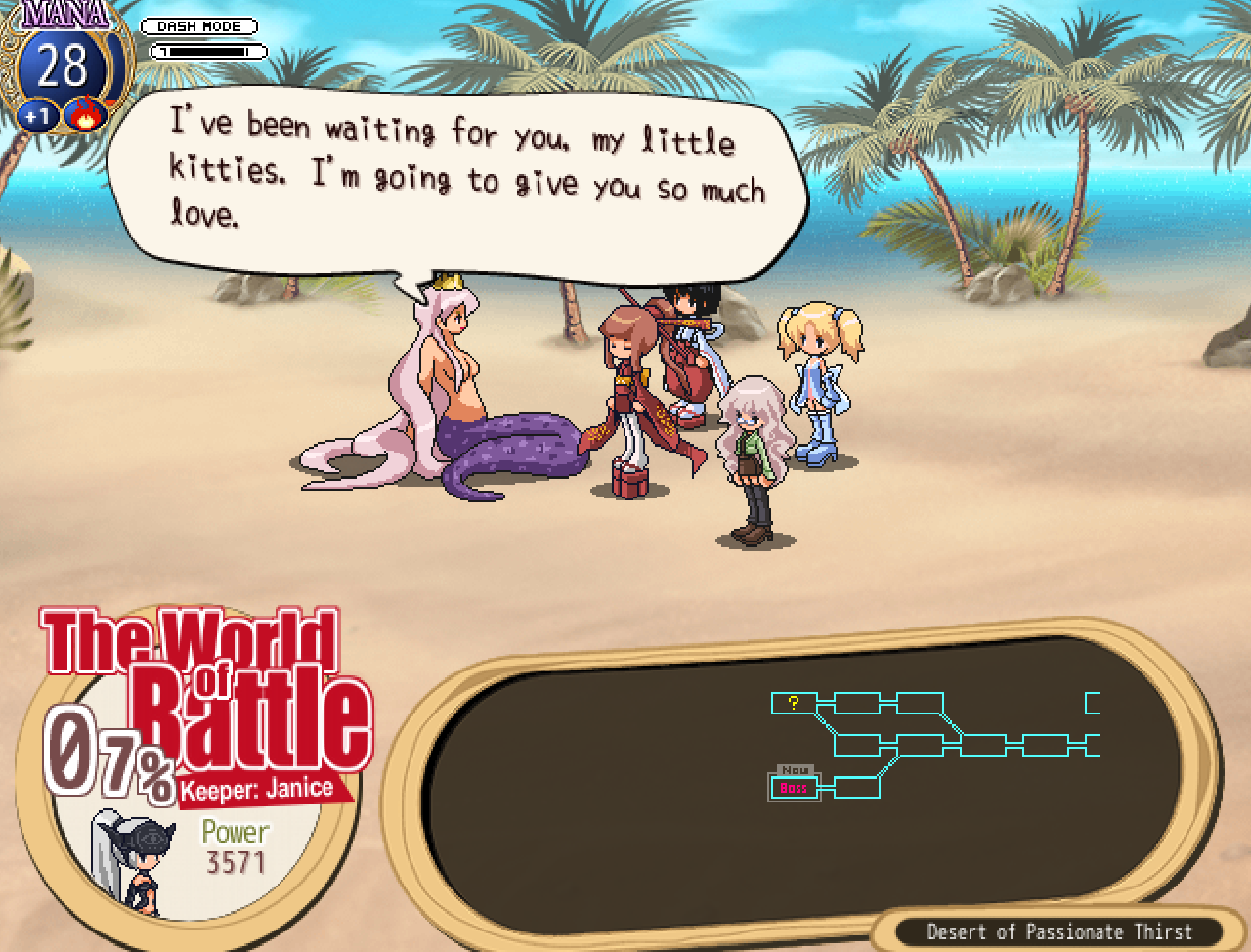Image resolution: width=1251 pixels, height=952 pixels.
Task: Select the yellow question mark map room
Action: point(794,703)
